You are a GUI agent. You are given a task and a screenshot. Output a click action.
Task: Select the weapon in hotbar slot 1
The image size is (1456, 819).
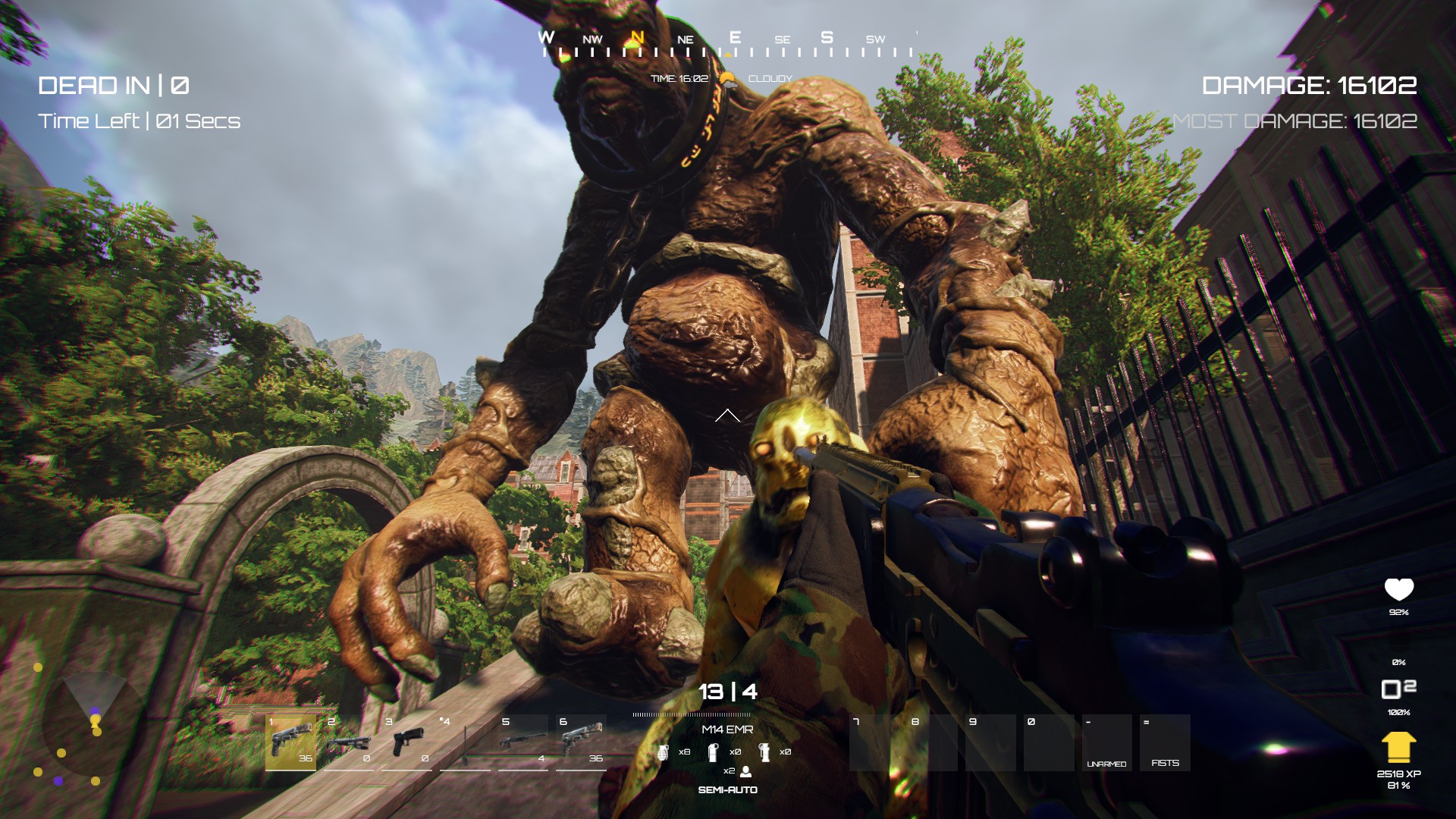[x=291, y=742]
